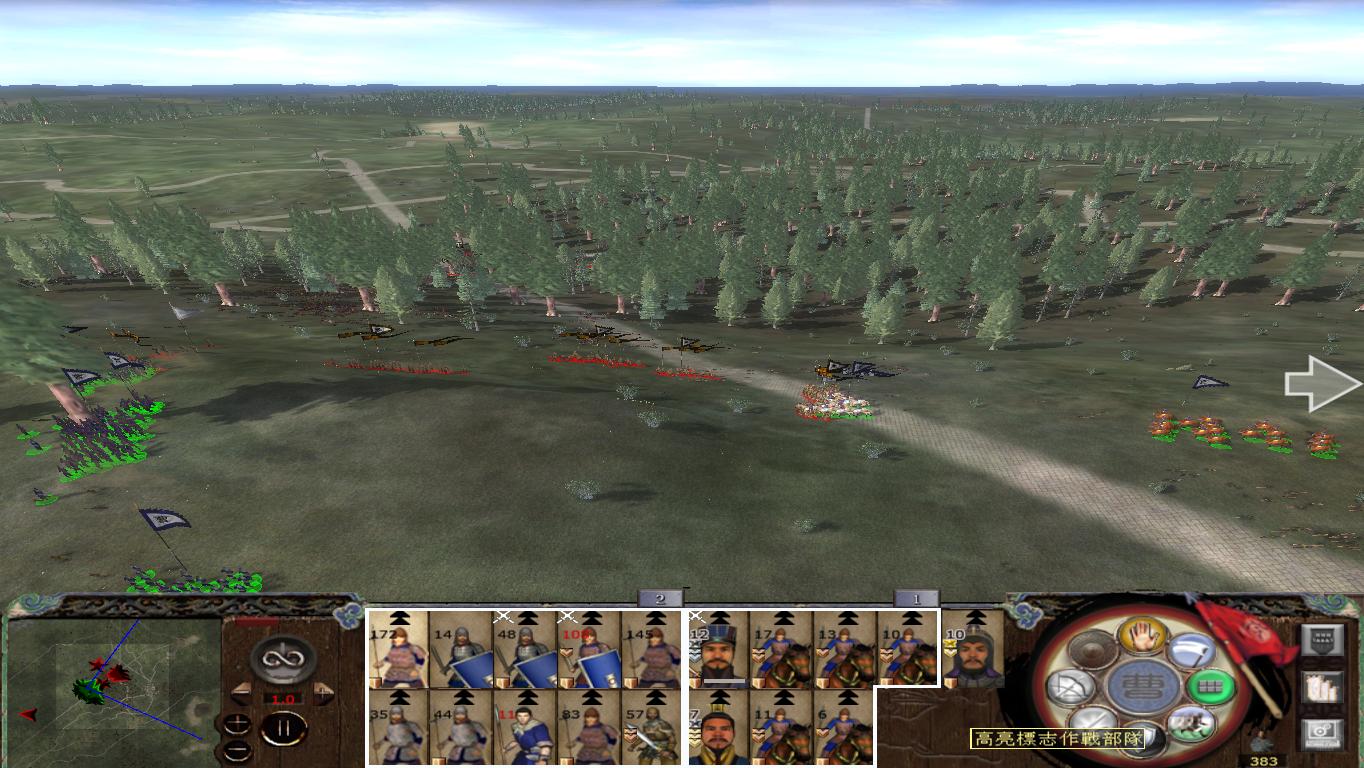The image size is (1364, 768).
Task: Expand the 172-man unit card chevron
Action: click(400, 619)
